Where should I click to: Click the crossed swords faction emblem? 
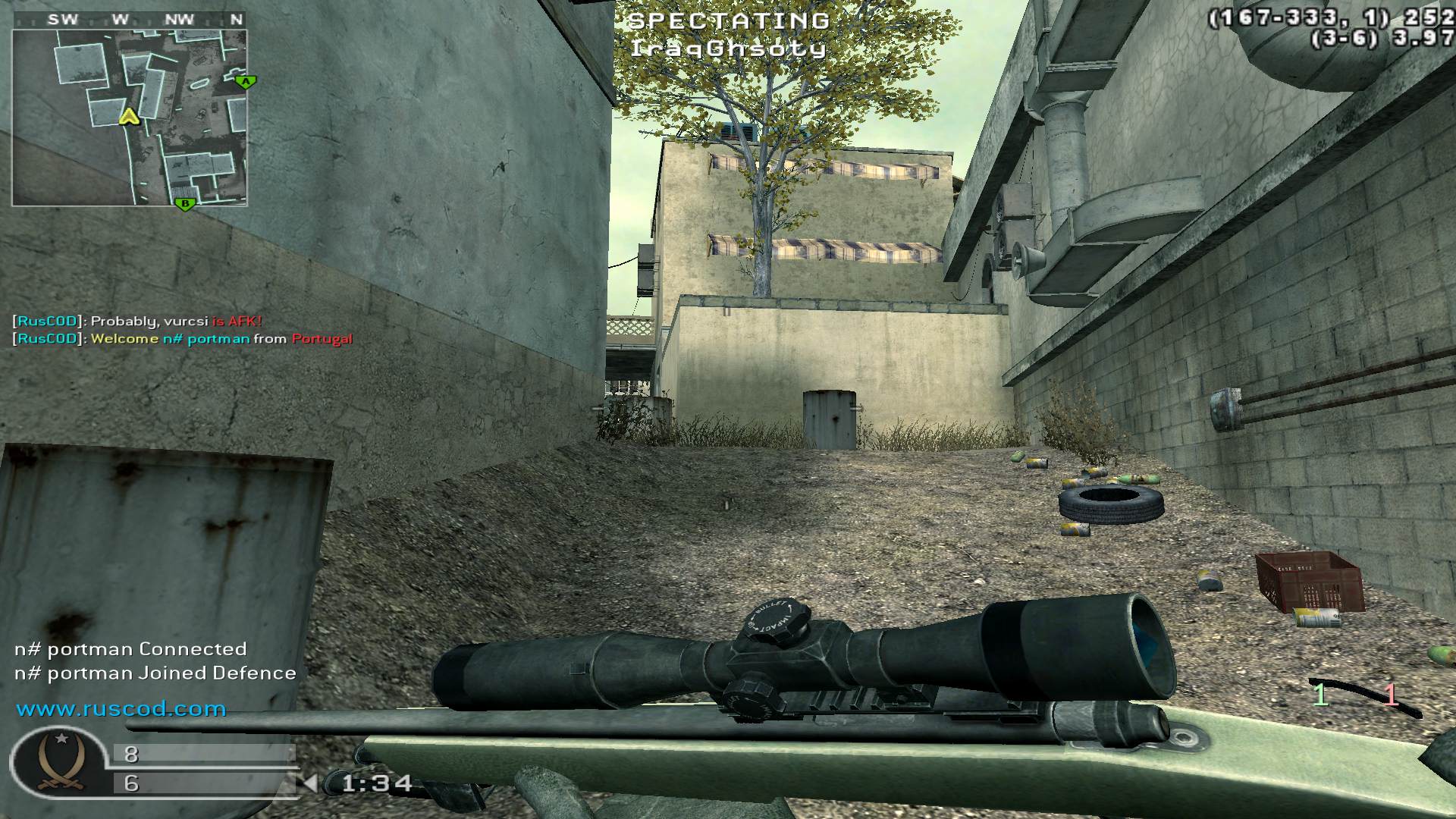(61, 761)
